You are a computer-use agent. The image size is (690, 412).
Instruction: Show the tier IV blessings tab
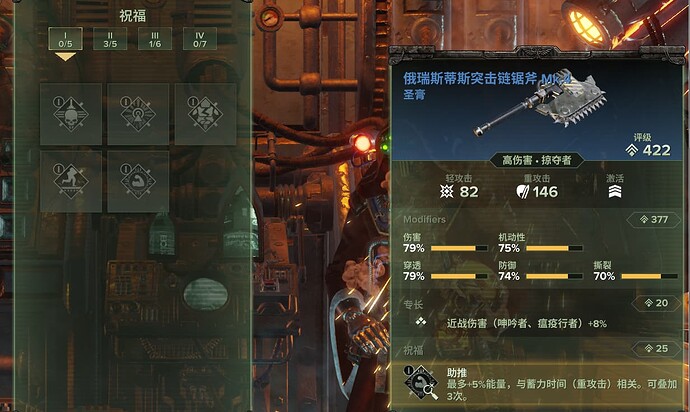(199, 39)
